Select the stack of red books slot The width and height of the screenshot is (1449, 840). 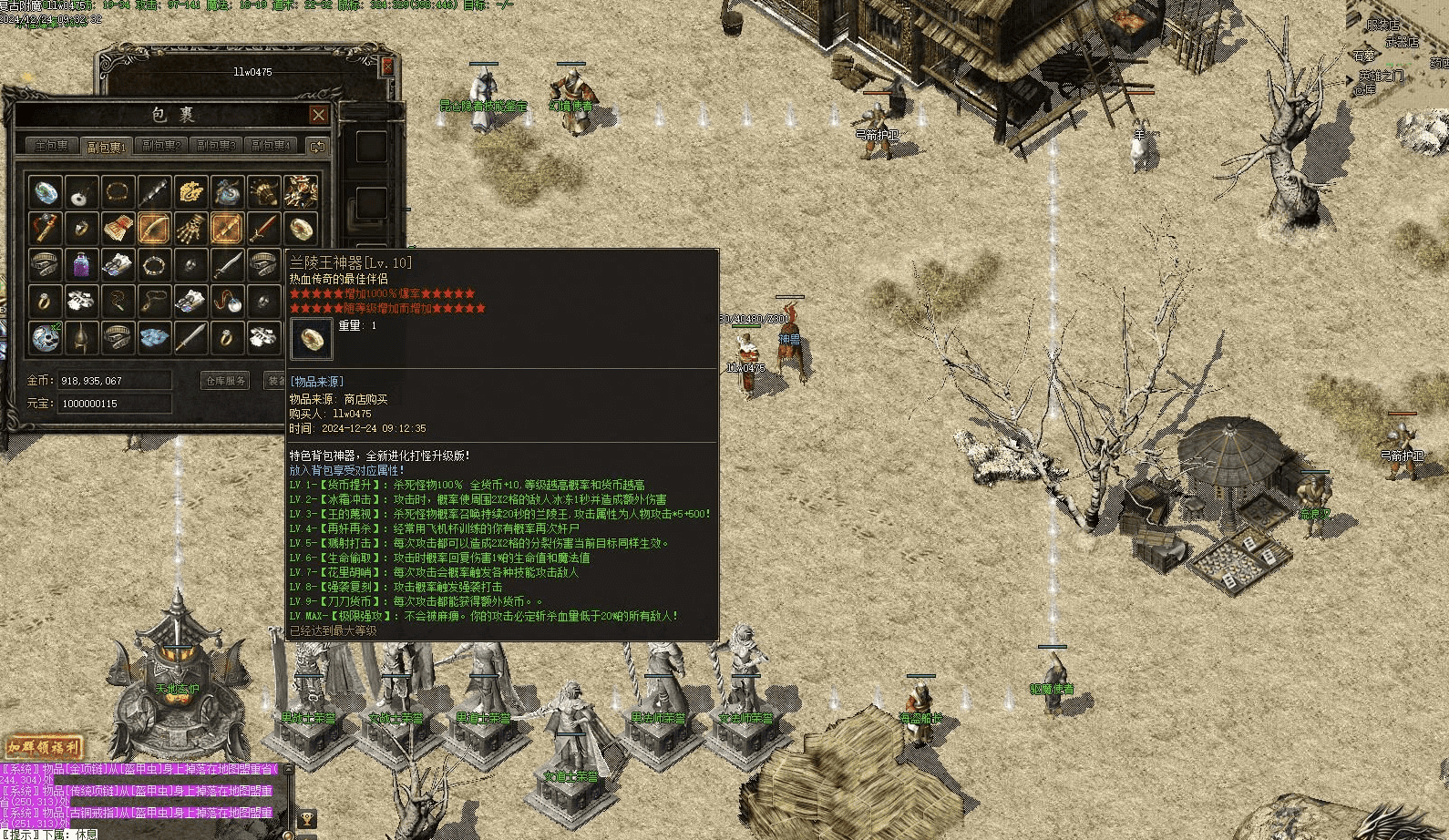[118, 229]
